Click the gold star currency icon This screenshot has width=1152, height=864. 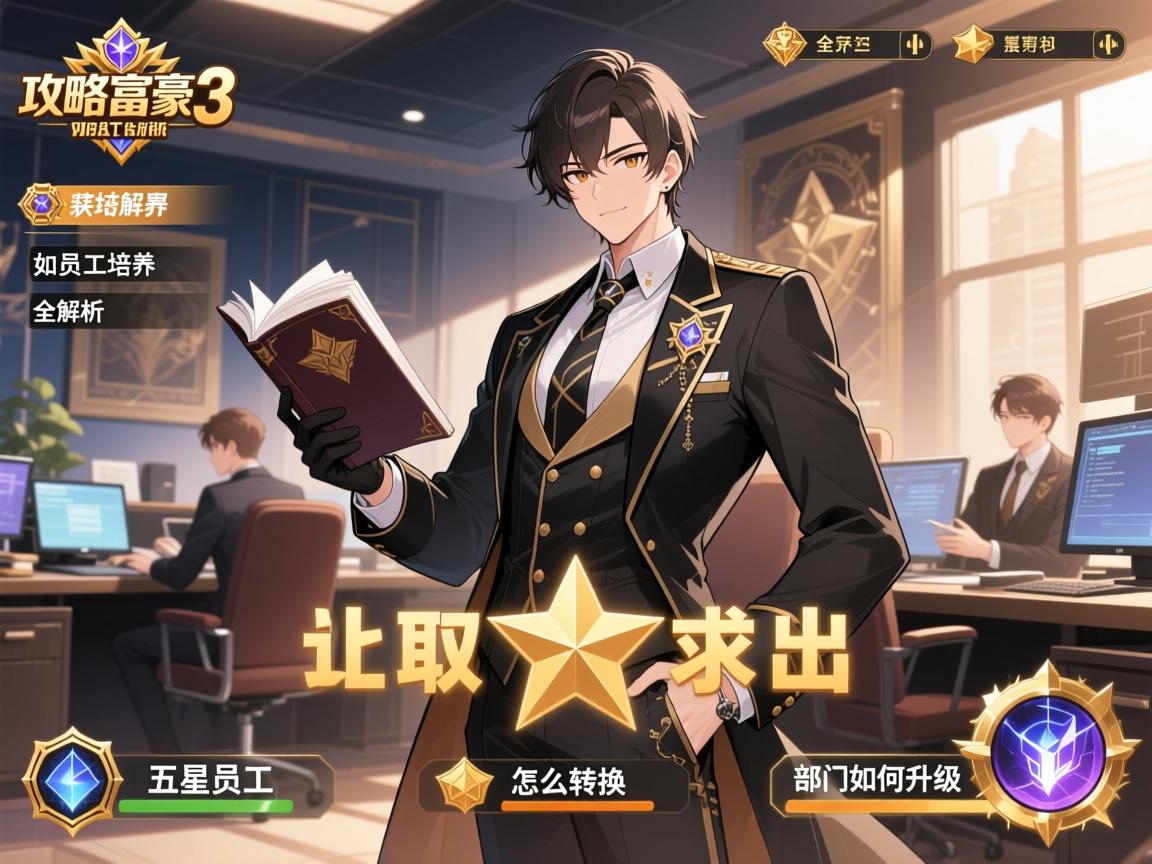(970, 45)
